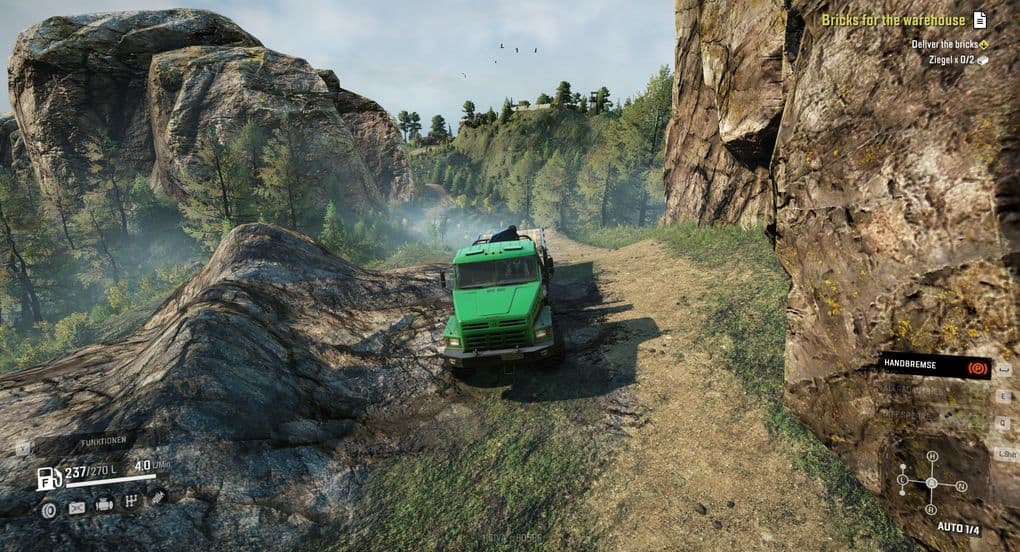
Task: Click the tire status icon
Action: pos(48,508)
